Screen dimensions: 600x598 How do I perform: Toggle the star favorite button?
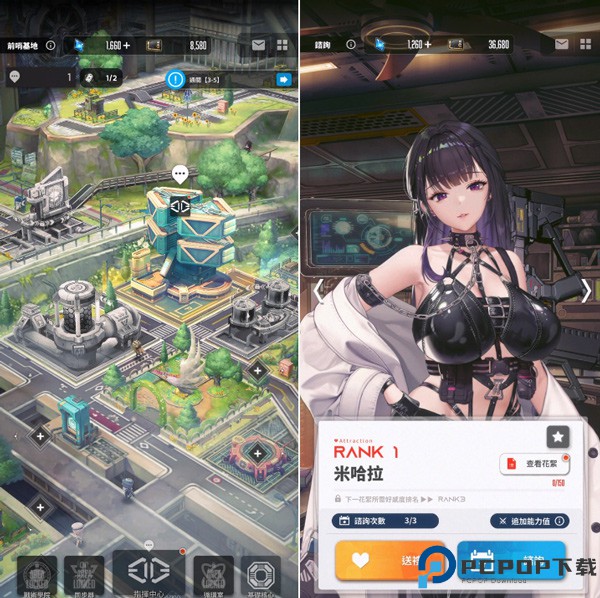pos(558,436)
